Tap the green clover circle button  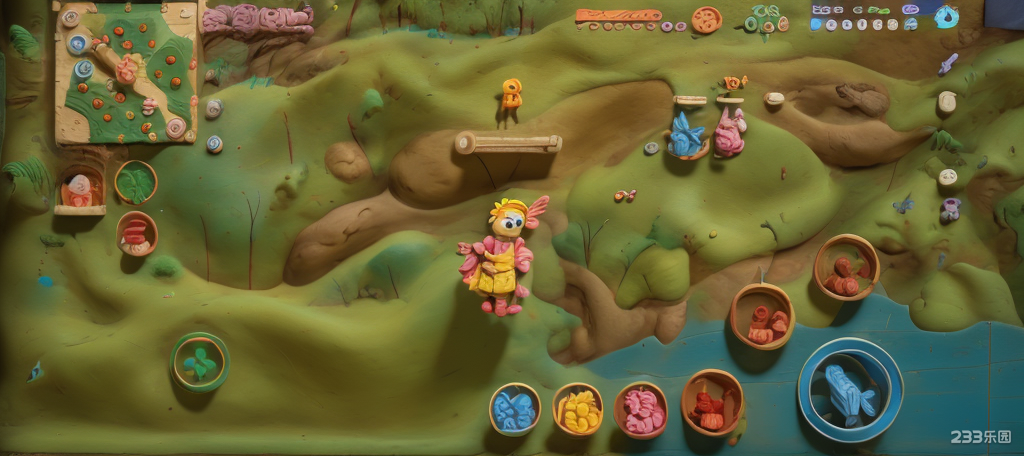click(x=200, y=362)
